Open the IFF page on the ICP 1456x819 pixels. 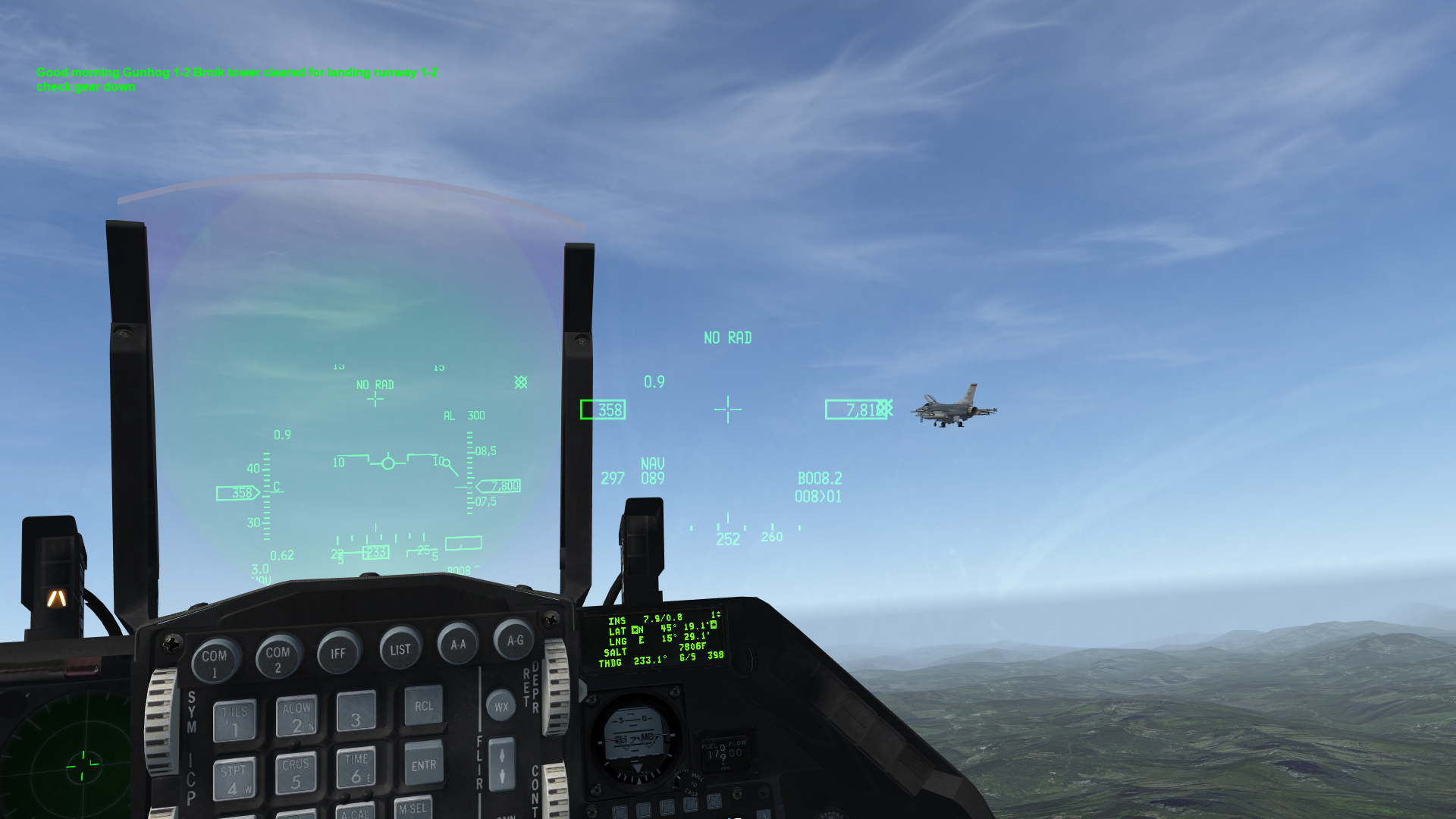tap(338, 652)
